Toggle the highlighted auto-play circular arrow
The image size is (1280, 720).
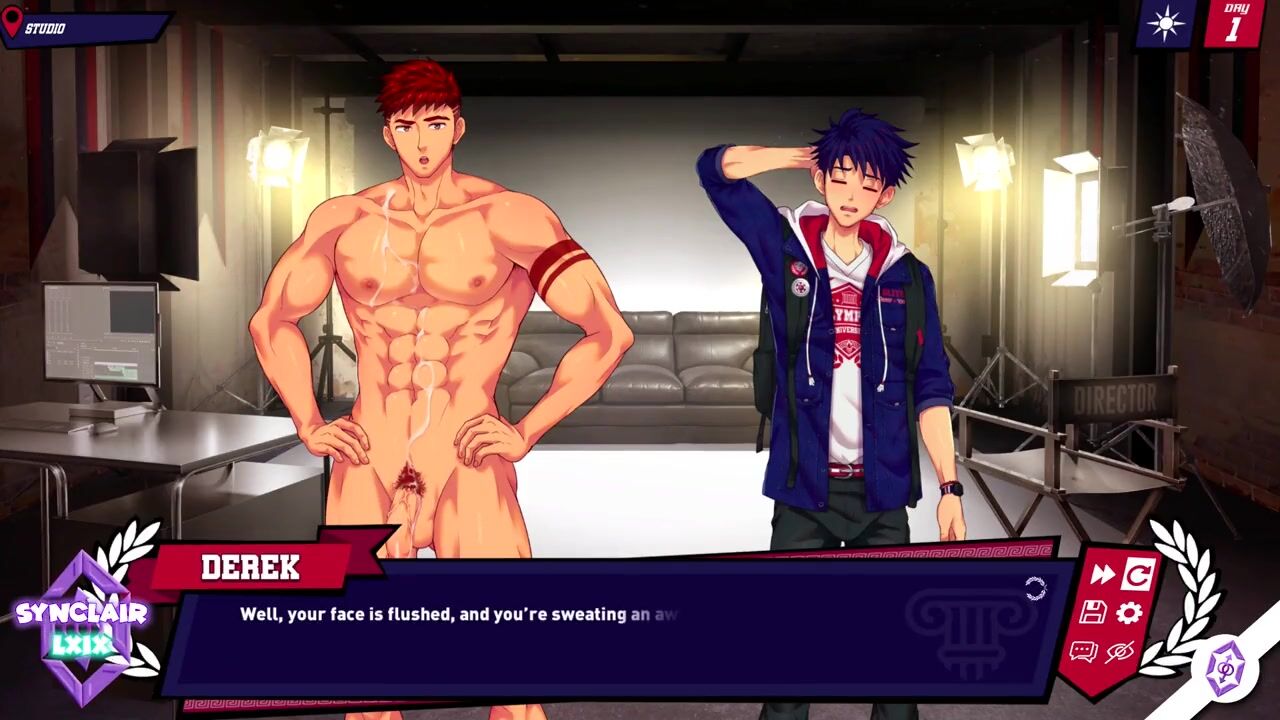1137,574
